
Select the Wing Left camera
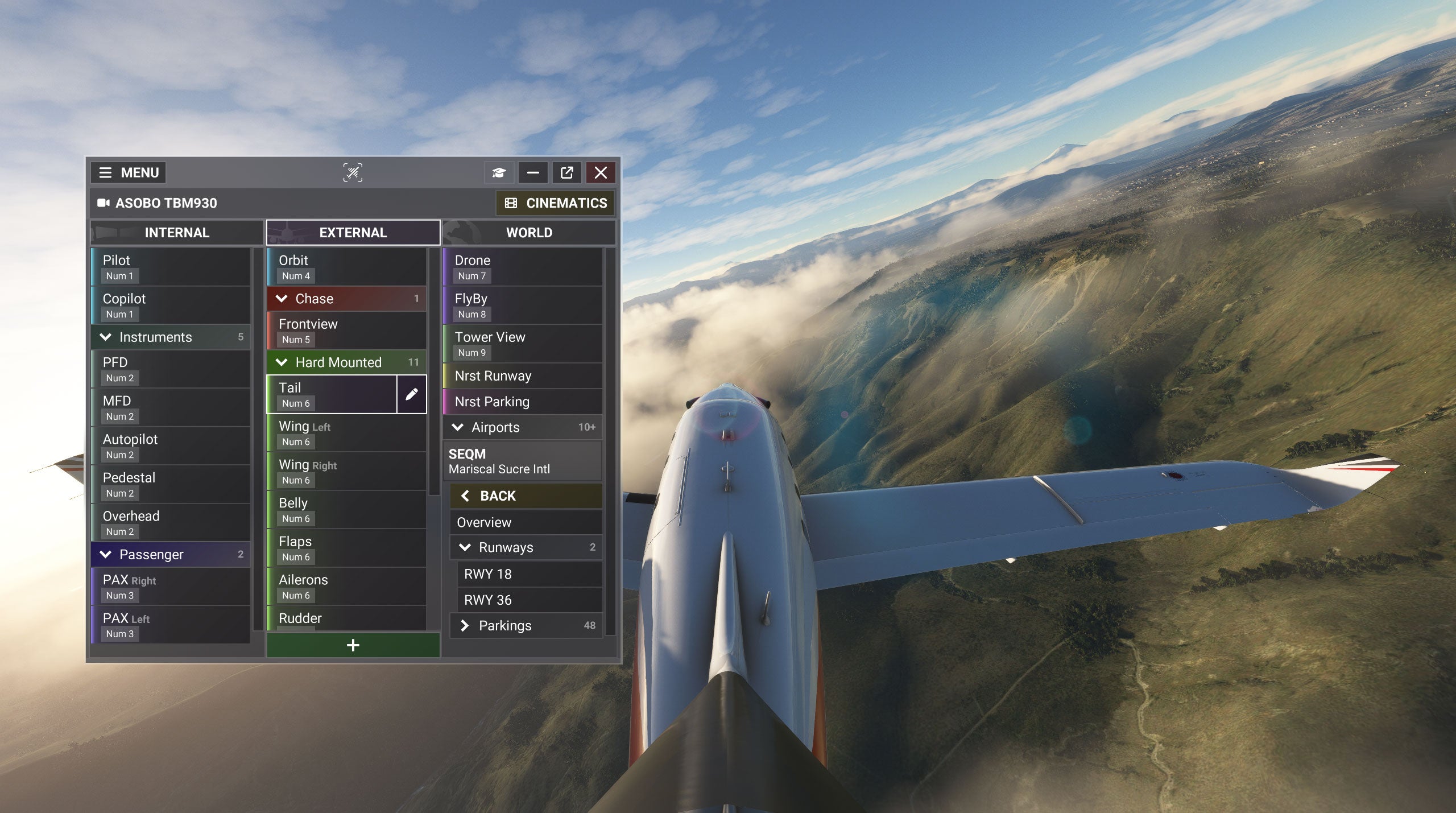point(346,433)
